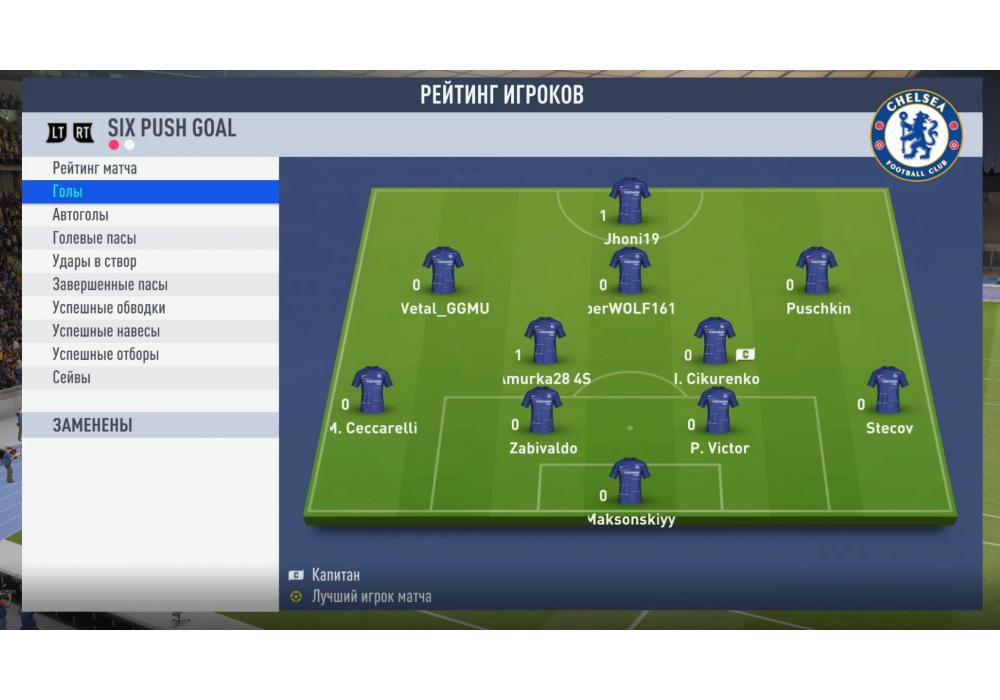
Task: Choose captain Cikurenko's player shirt
Action: pos(715,342)
